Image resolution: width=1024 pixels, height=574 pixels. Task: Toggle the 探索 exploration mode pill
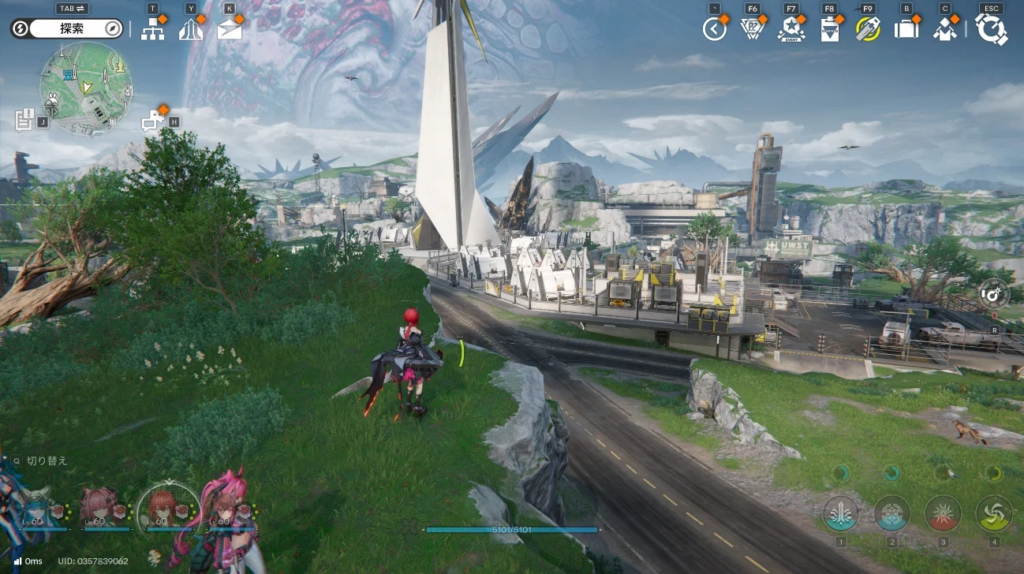tap(67, 28)
